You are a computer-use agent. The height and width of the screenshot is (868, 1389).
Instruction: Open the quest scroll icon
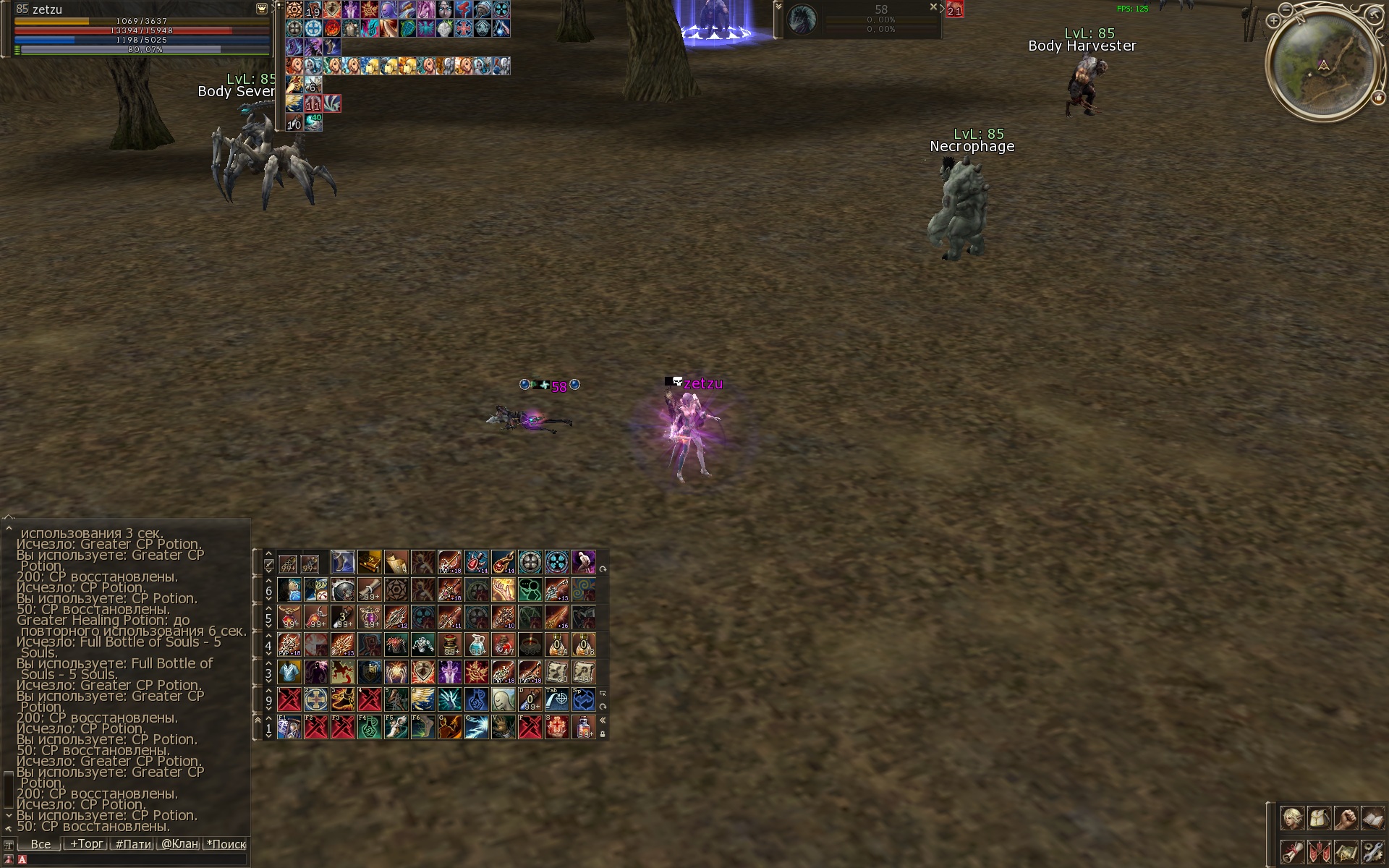(1292, 852)
